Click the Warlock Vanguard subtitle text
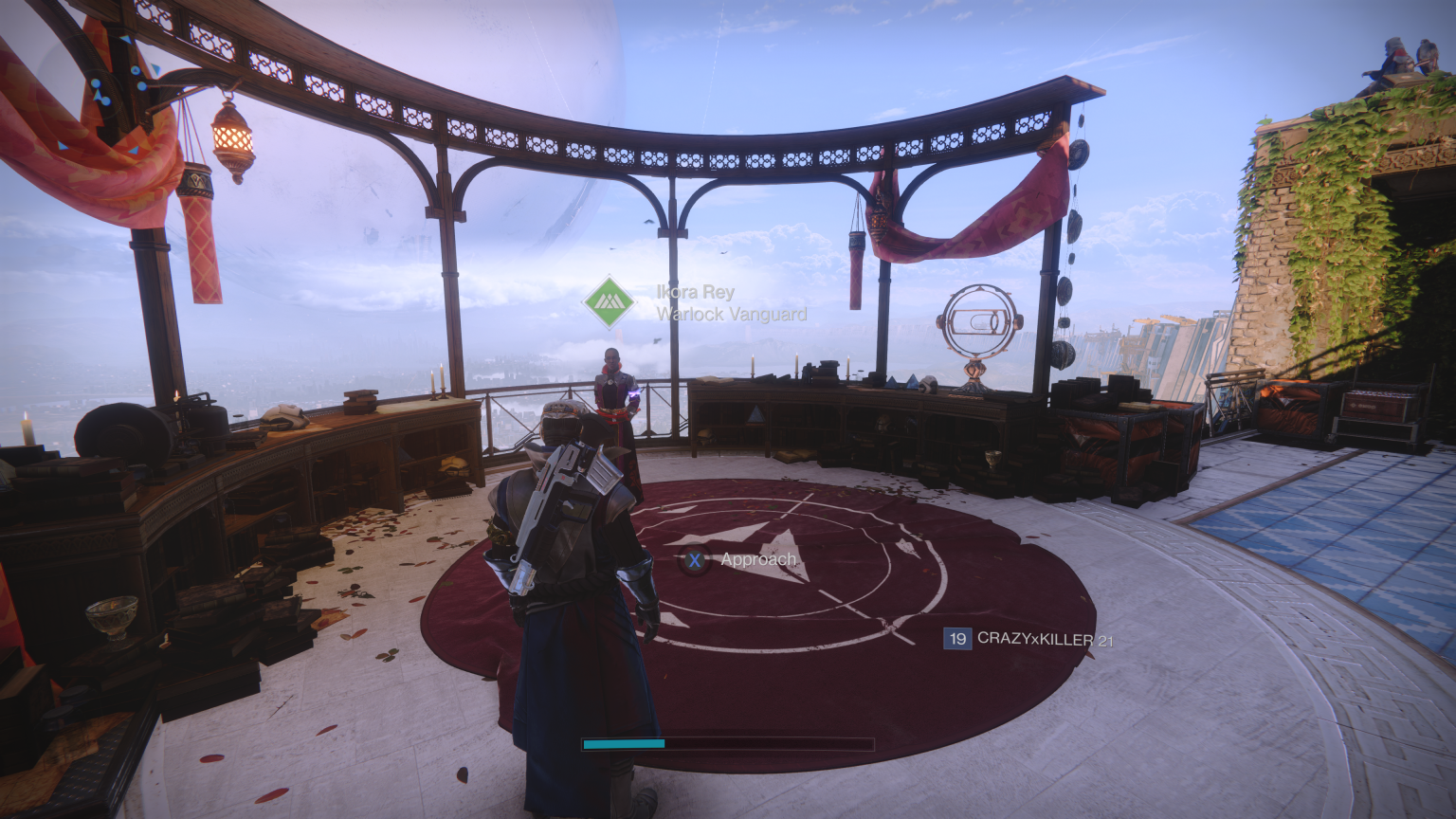 [x=730, y=314]
